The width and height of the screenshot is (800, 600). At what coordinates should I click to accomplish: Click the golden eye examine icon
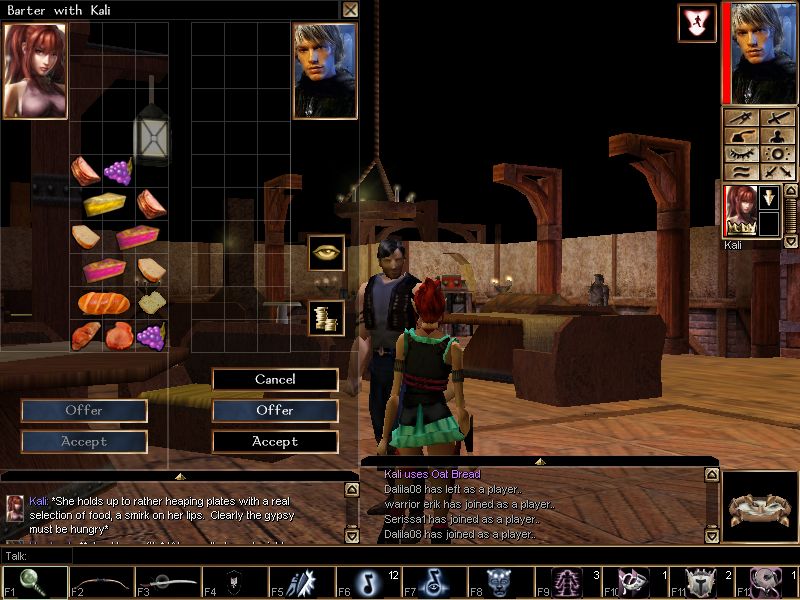326,252
